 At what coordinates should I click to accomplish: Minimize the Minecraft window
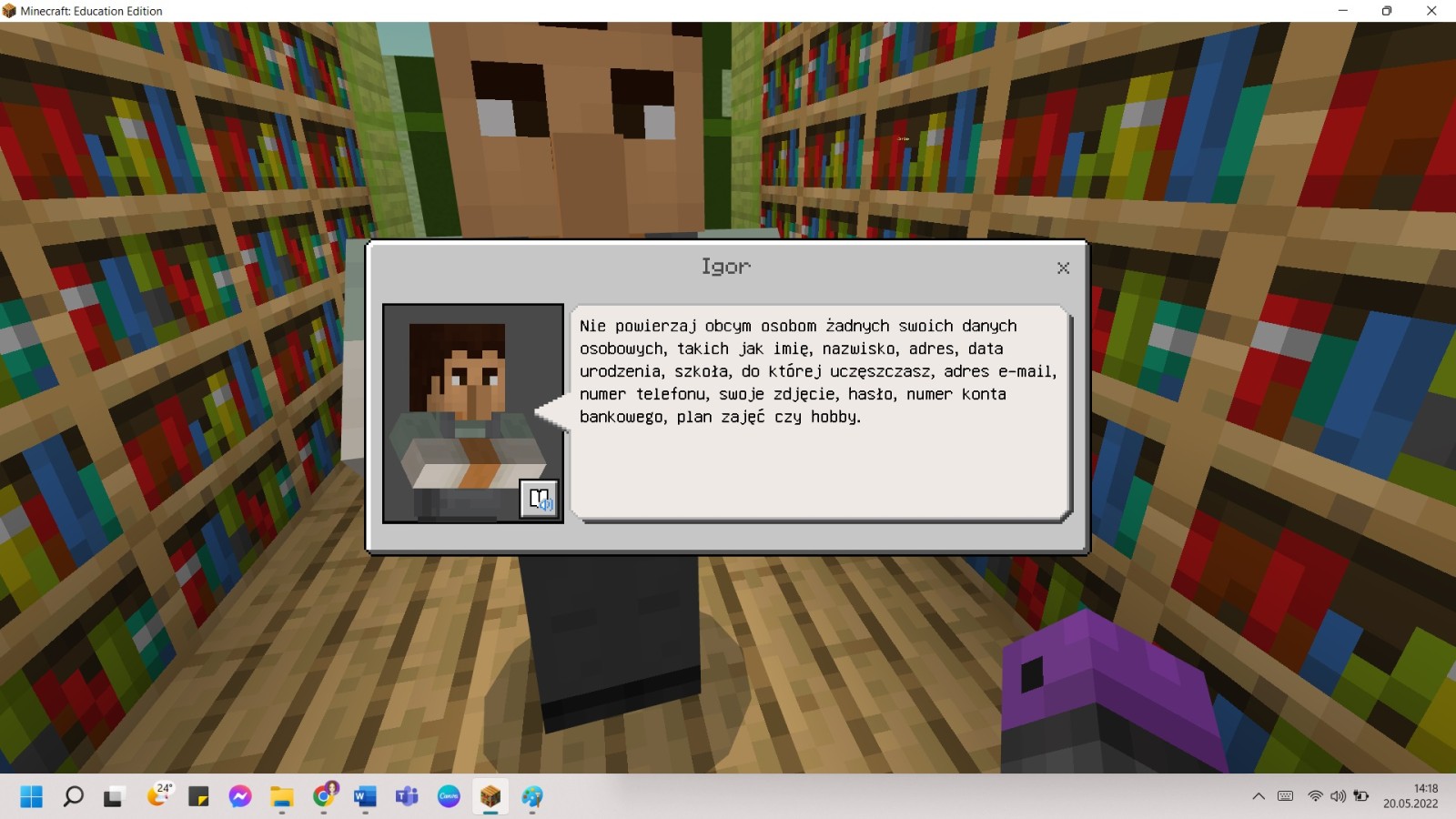coord(1342,11)
